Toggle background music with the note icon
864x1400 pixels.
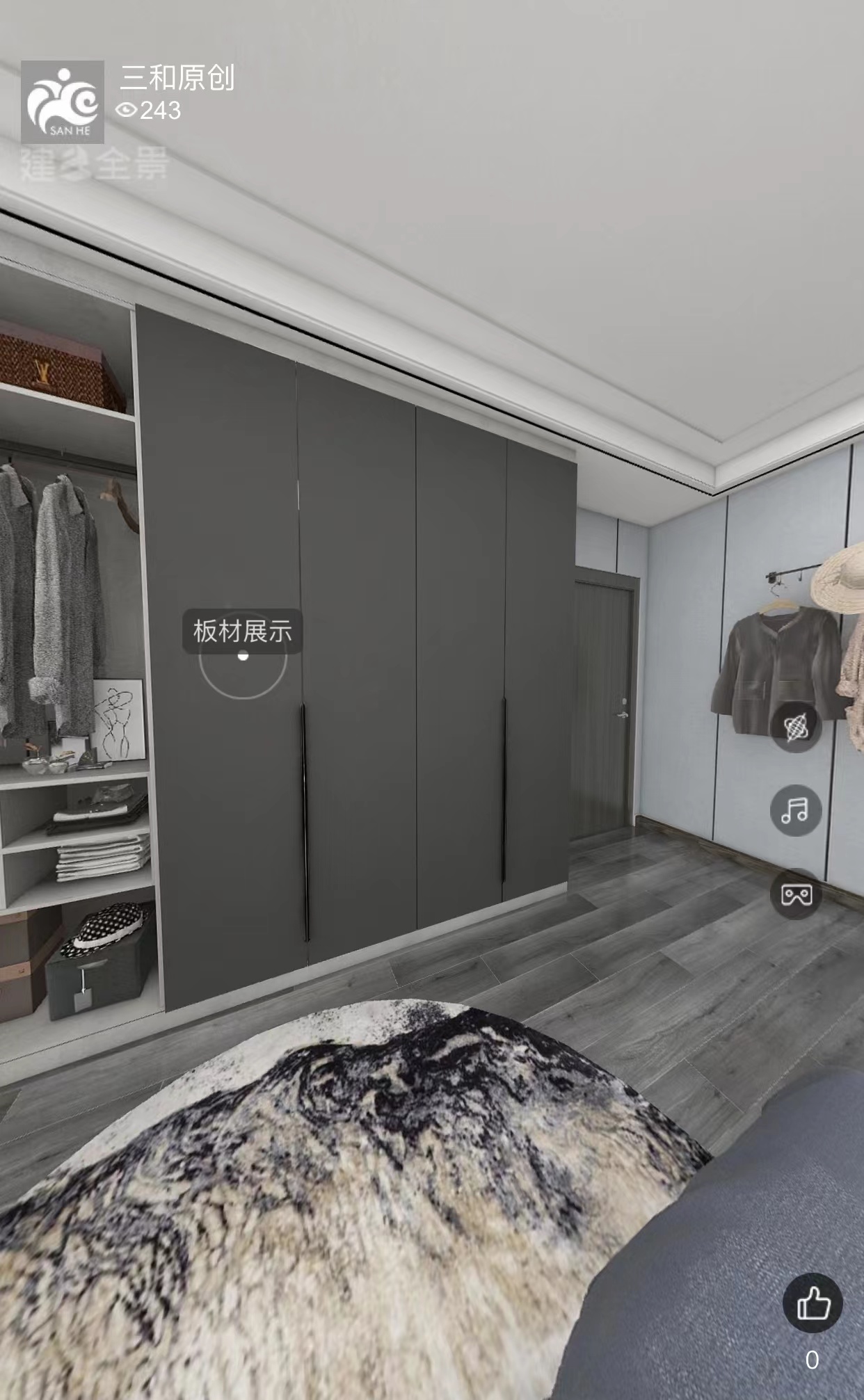[x=796, y=810]
